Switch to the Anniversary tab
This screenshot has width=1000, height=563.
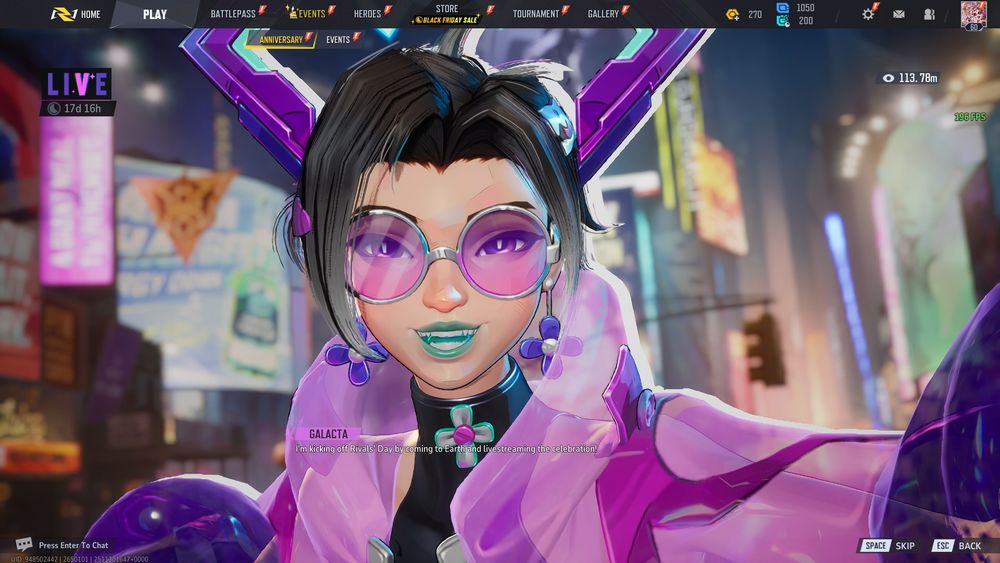[280, 40]
